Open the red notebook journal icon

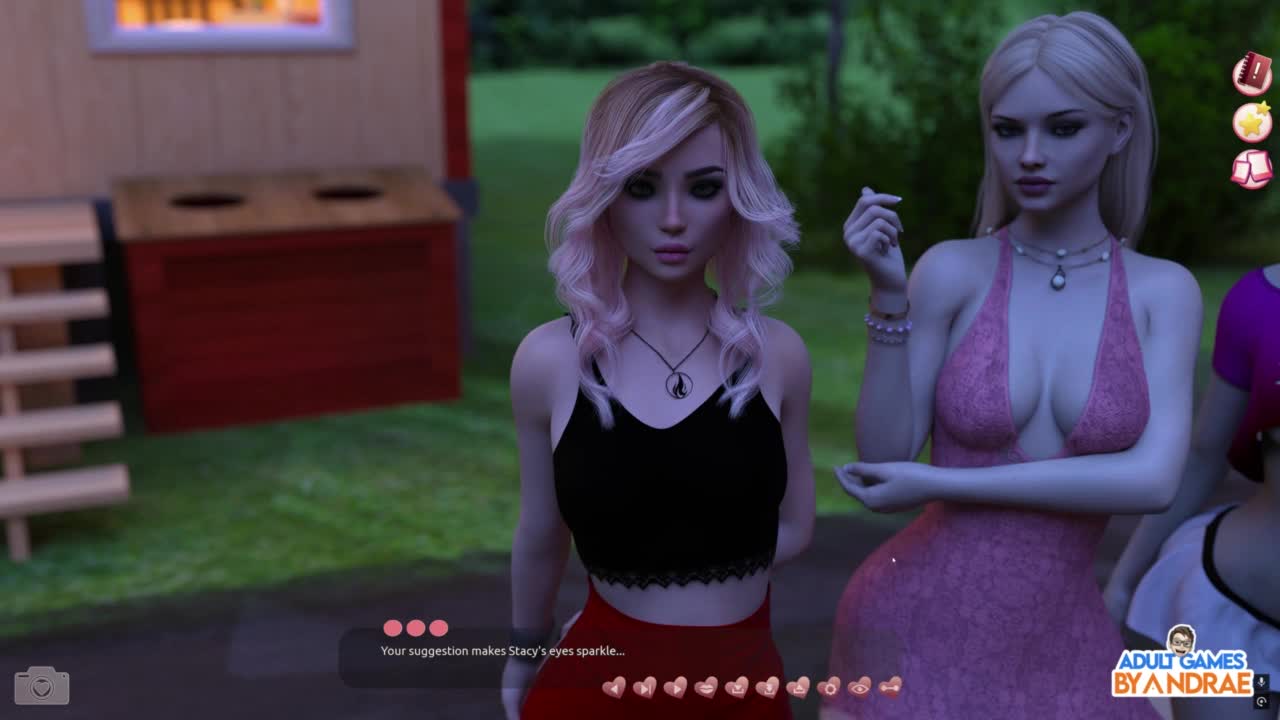coord(1251,74)
